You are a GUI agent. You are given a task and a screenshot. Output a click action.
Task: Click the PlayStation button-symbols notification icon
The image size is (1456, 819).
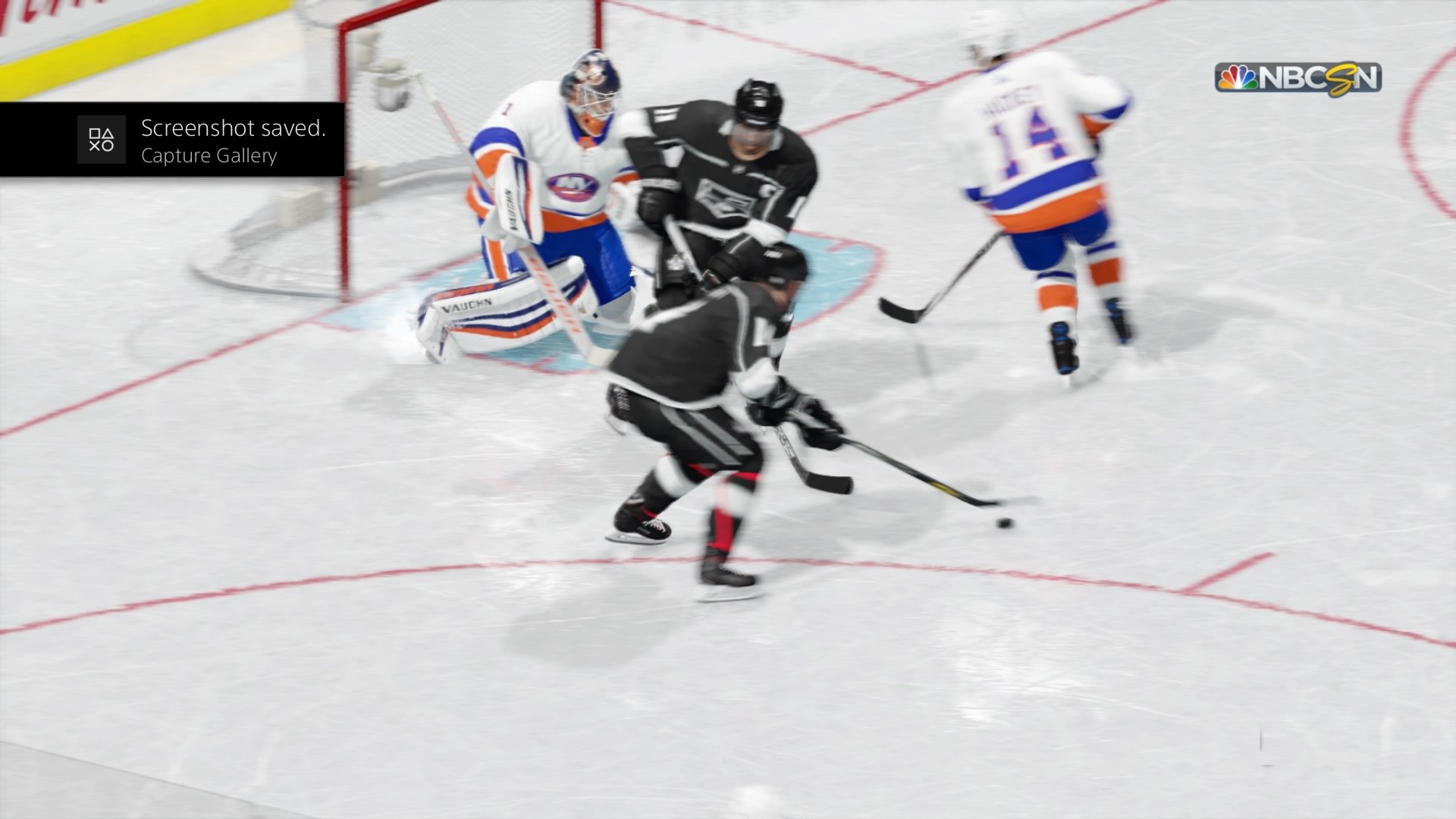click(102, 140)
